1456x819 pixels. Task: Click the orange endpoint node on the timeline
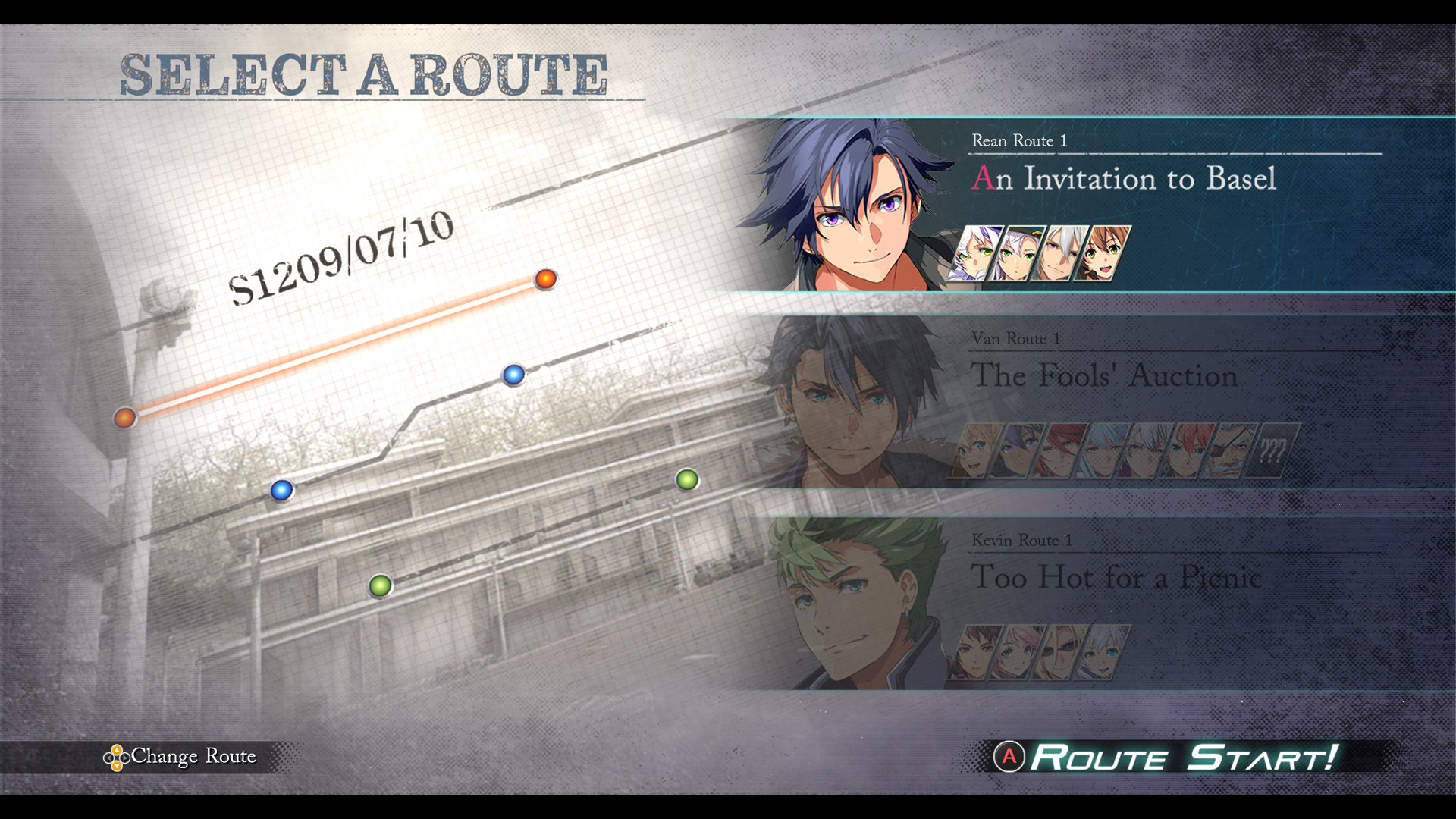[x=544, y=279]
